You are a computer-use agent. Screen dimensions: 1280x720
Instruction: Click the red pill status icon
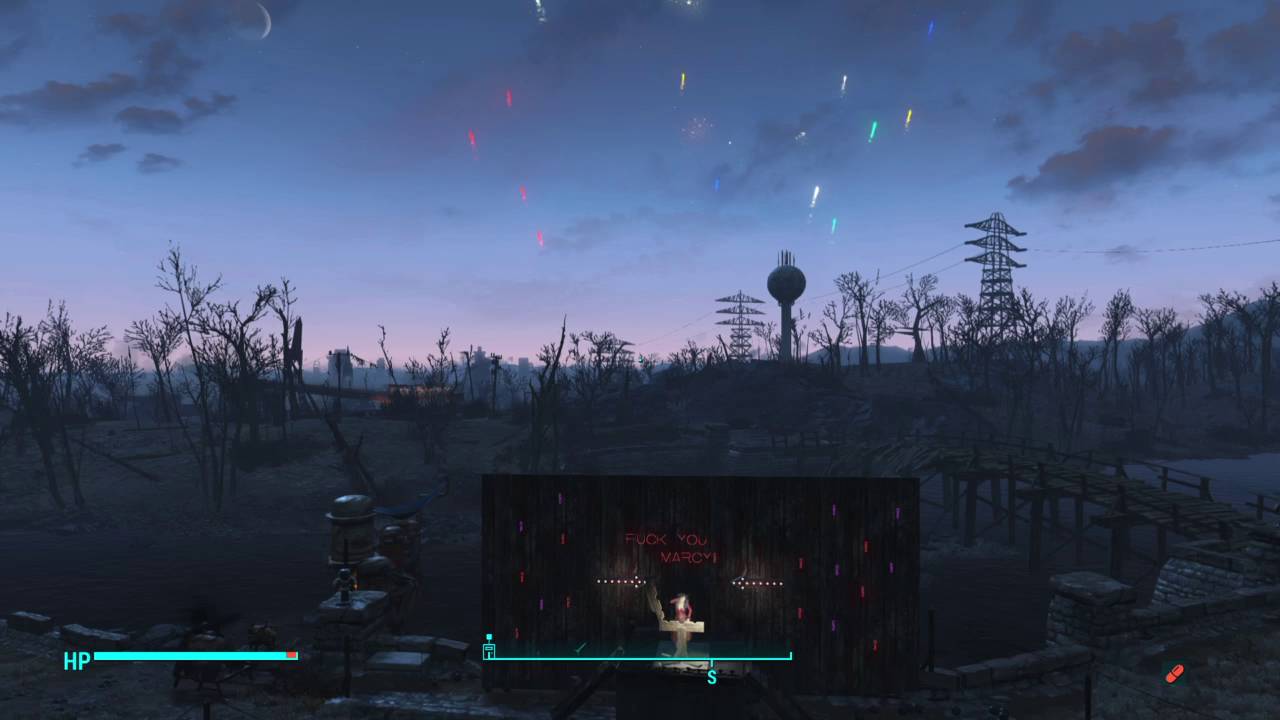(x=1174, y=673)
